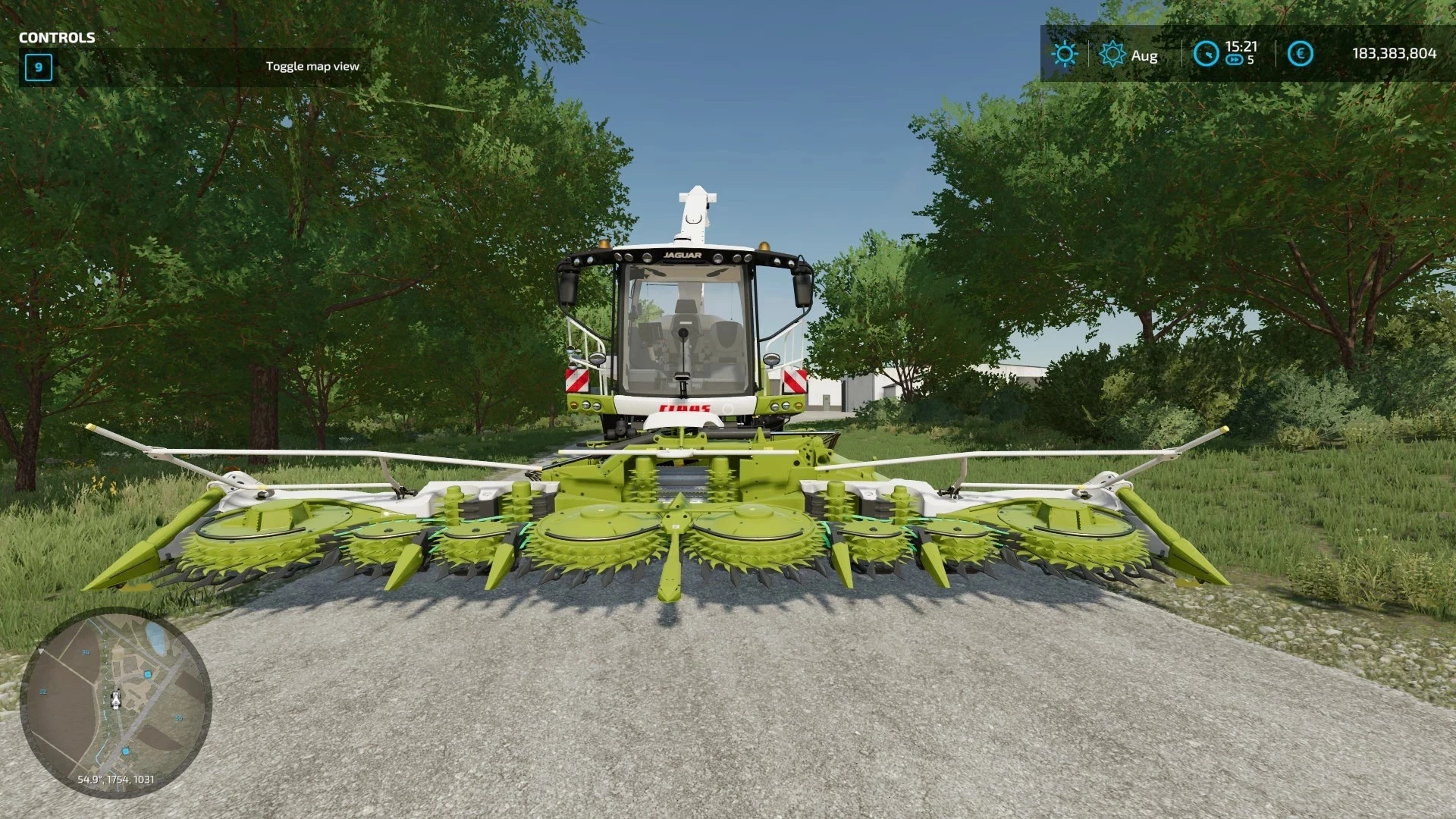This screenshot has width=1456, height=819.
Task: Click the blue hotspot marker near the farmyard
Action: (x=148, y=674)
